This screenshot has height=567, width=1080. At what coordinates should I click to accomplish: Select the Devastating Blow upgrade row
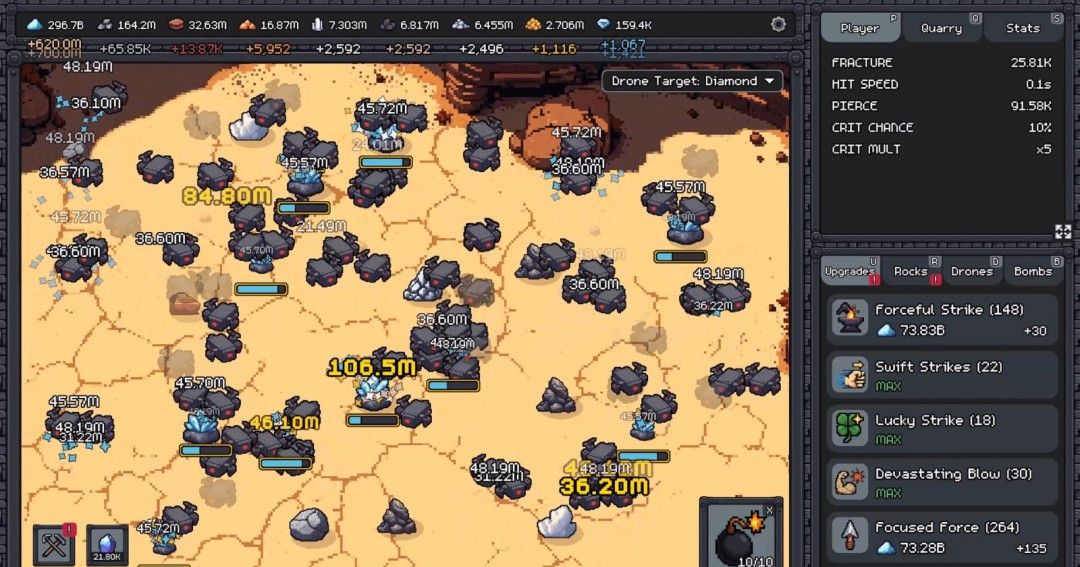coord(941,482)
